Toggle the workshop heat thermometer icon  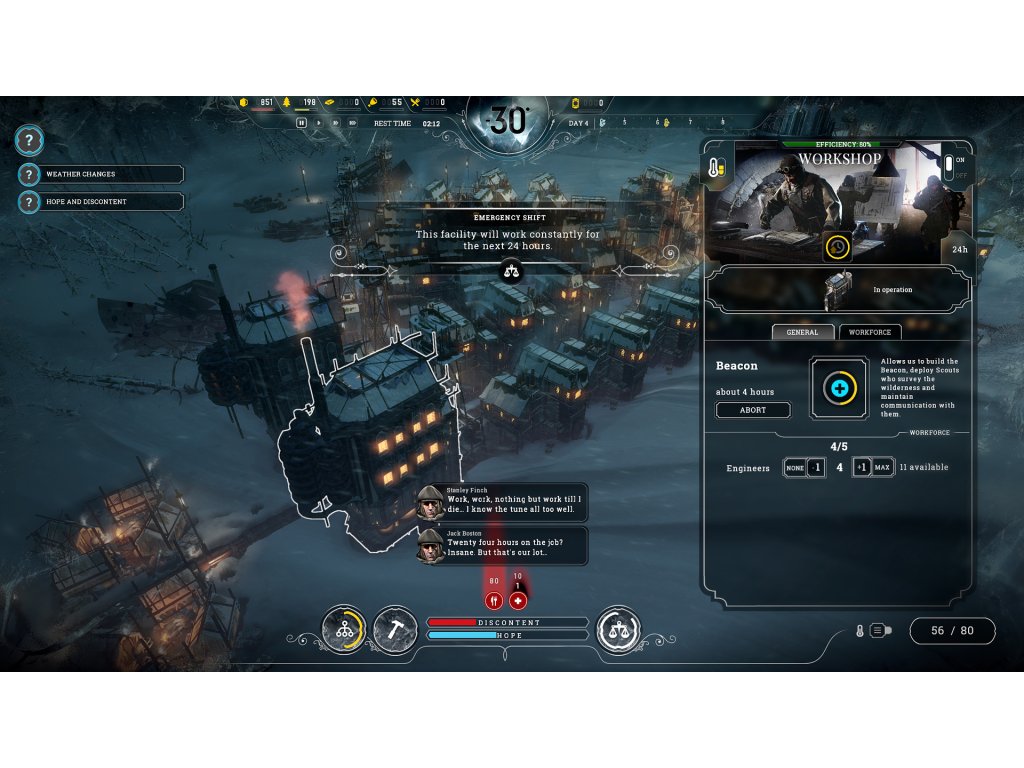[x=716, y=168]
